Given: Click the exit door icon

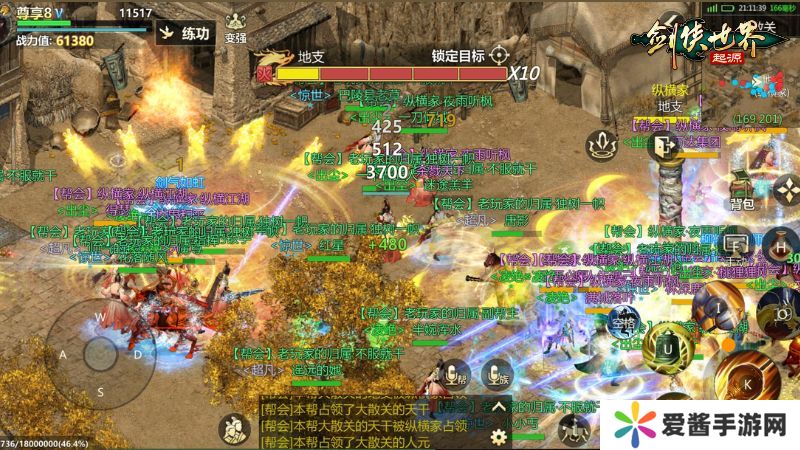Looking at the screenshot, I should [663, 147].
